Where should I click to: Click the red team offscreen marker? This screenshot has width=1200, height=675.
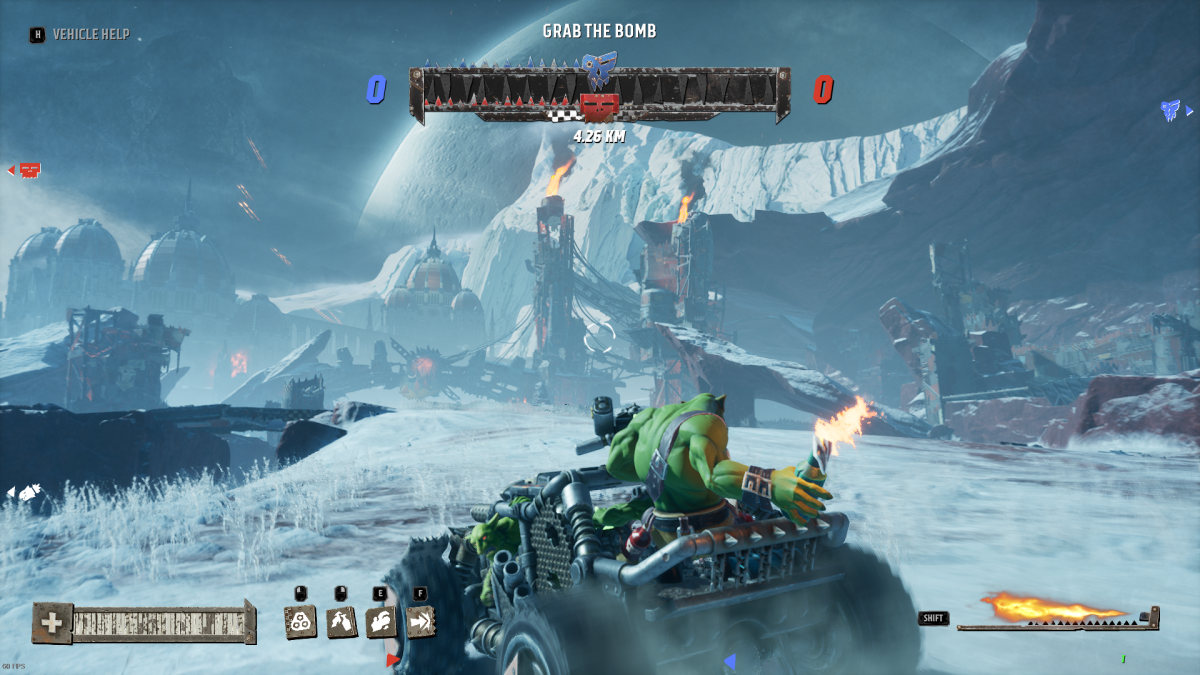point(28,170)
